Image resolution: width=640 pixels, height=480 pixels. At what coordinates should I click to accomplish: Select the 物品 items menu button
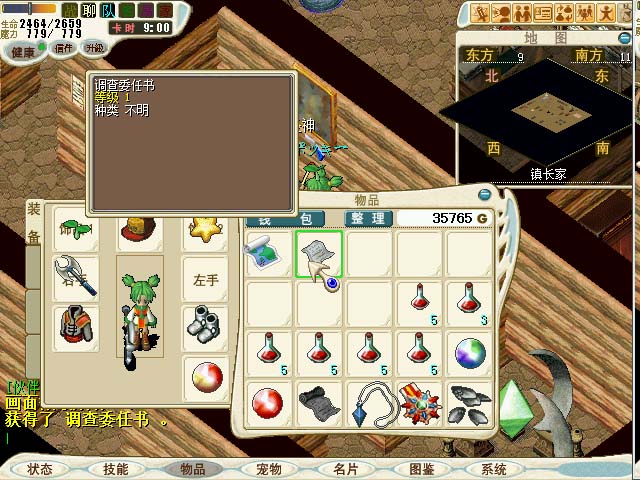191,468
